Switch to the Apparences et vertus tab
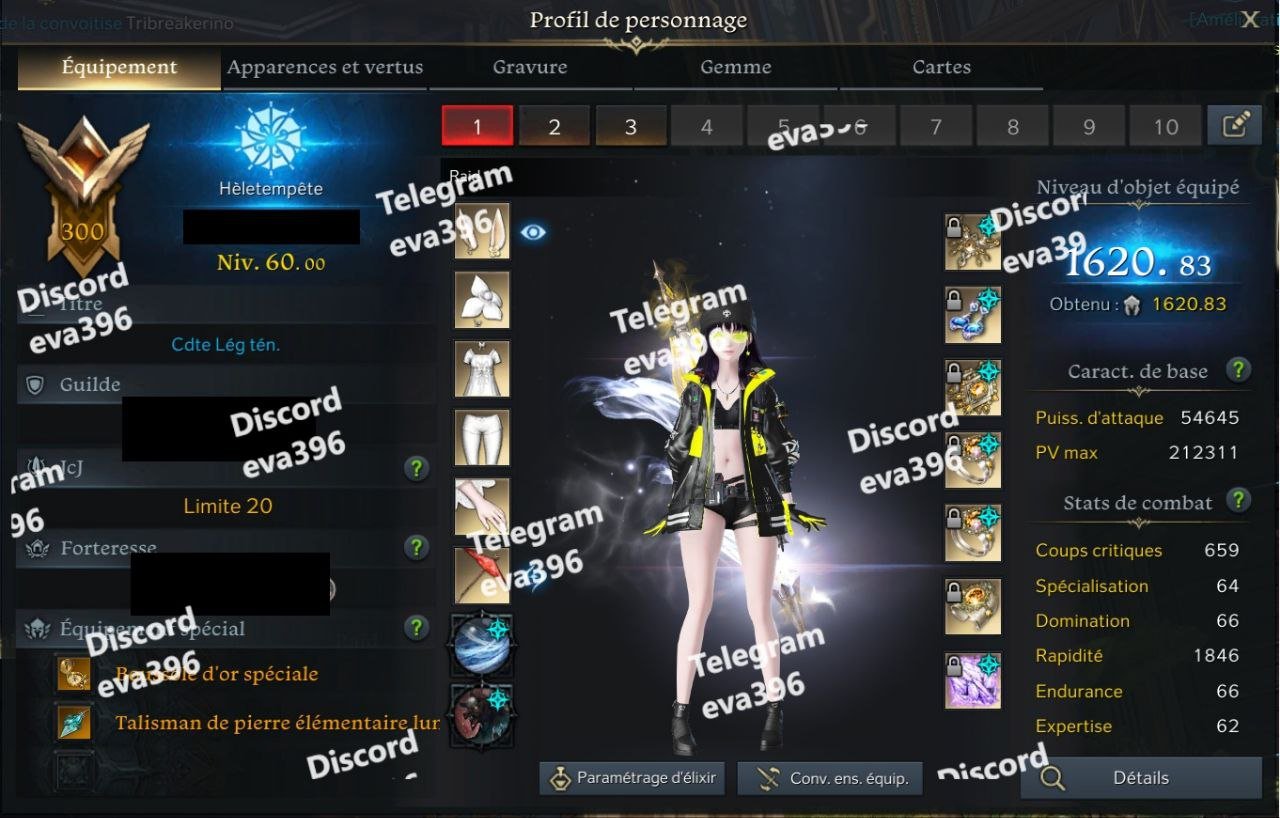Image resolution: width=1280 pixels, height=818 pixels. 325,68
